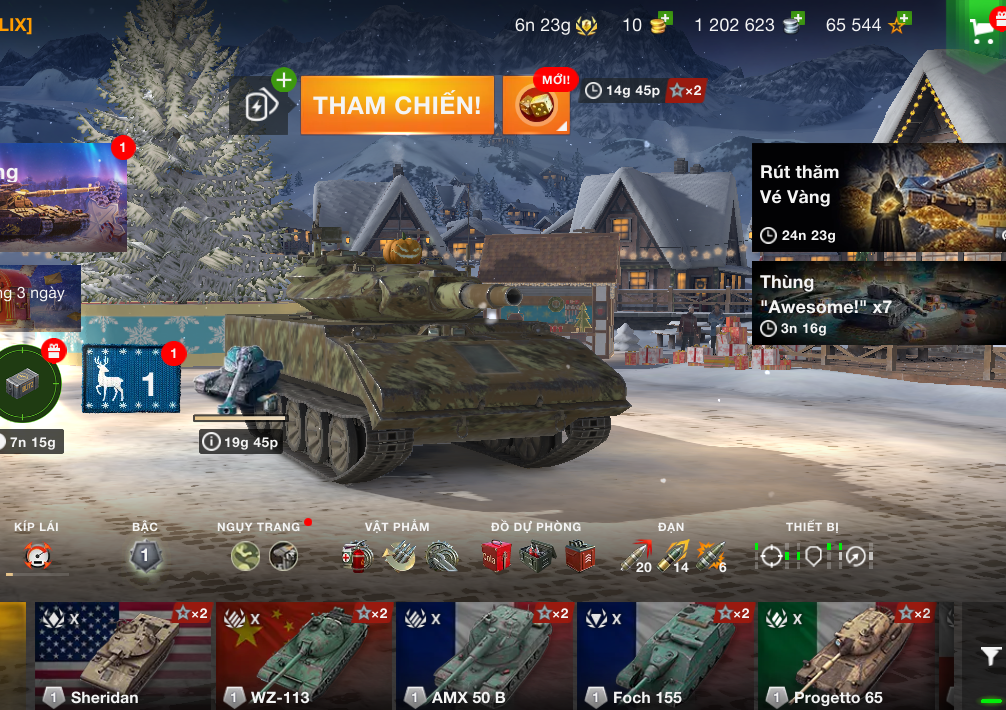The image size is (1006, 710).
Task: Open ammunition (ĐẠN) loadout
Action: 672,556
